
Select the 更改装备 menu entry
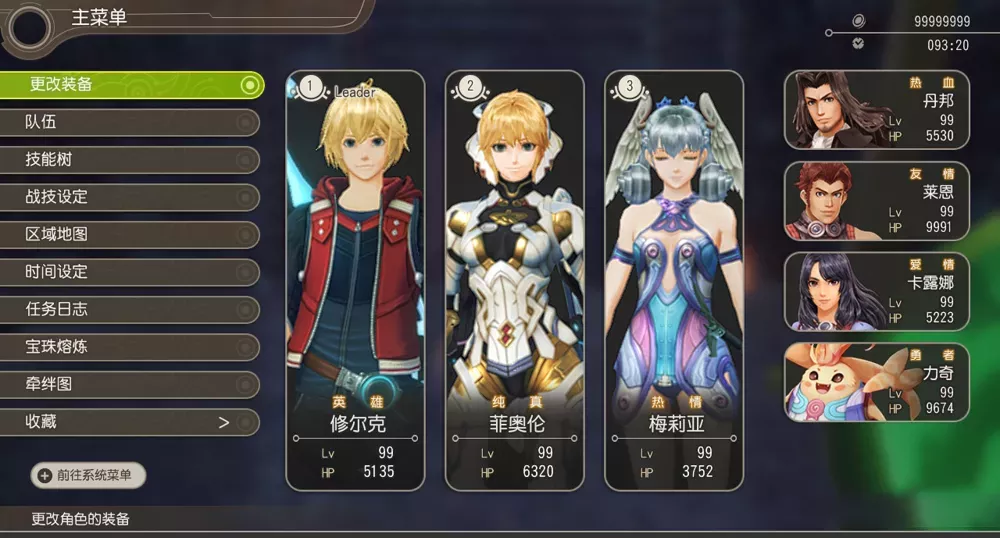(x=130, y=85)
